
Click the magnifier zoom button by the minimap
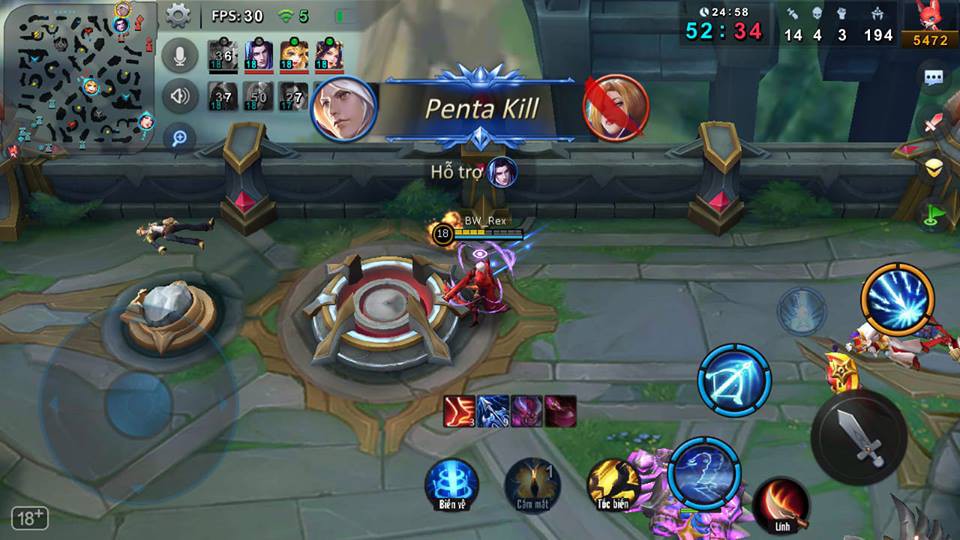pyautogui.click(x=179, y=137)
